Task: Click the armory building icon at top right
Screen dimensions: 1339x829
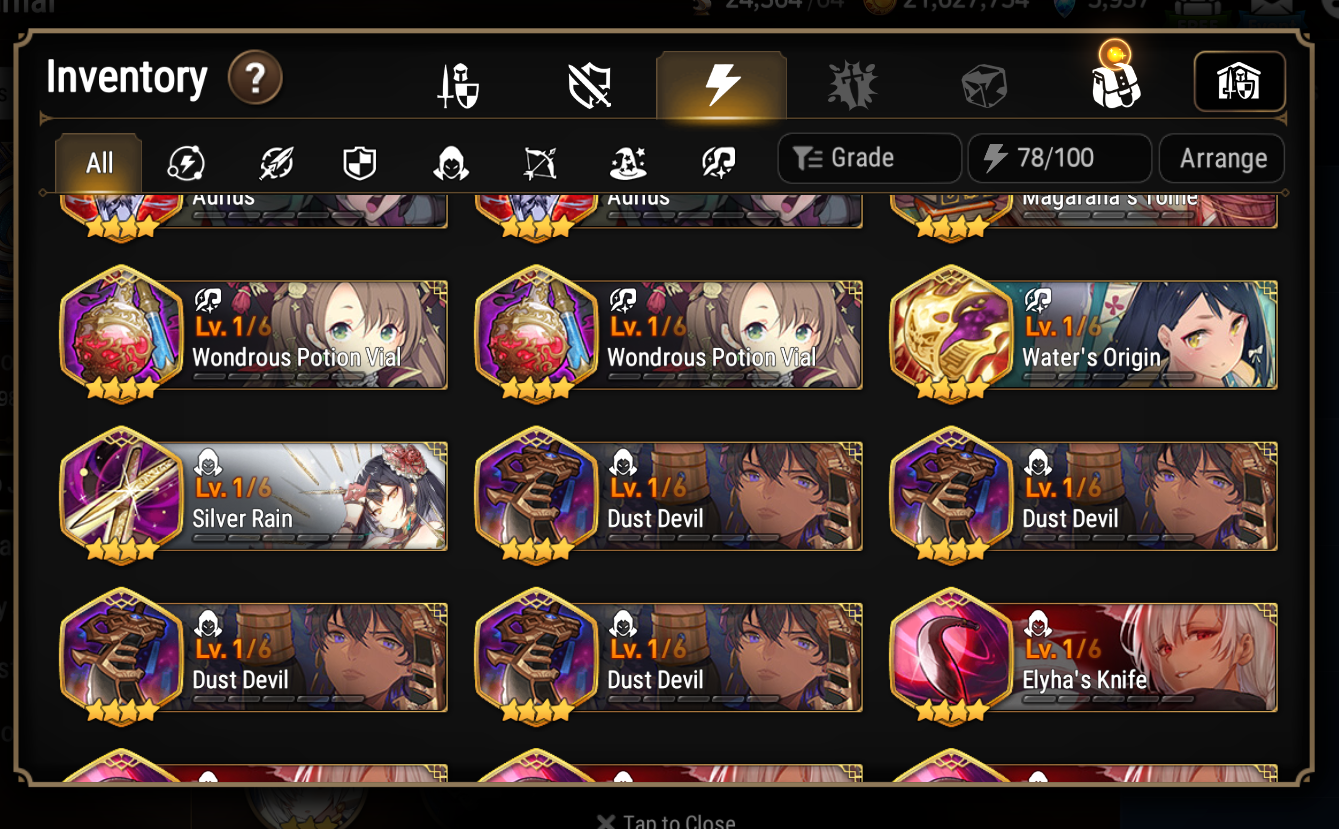Action: pos(1240,82)
